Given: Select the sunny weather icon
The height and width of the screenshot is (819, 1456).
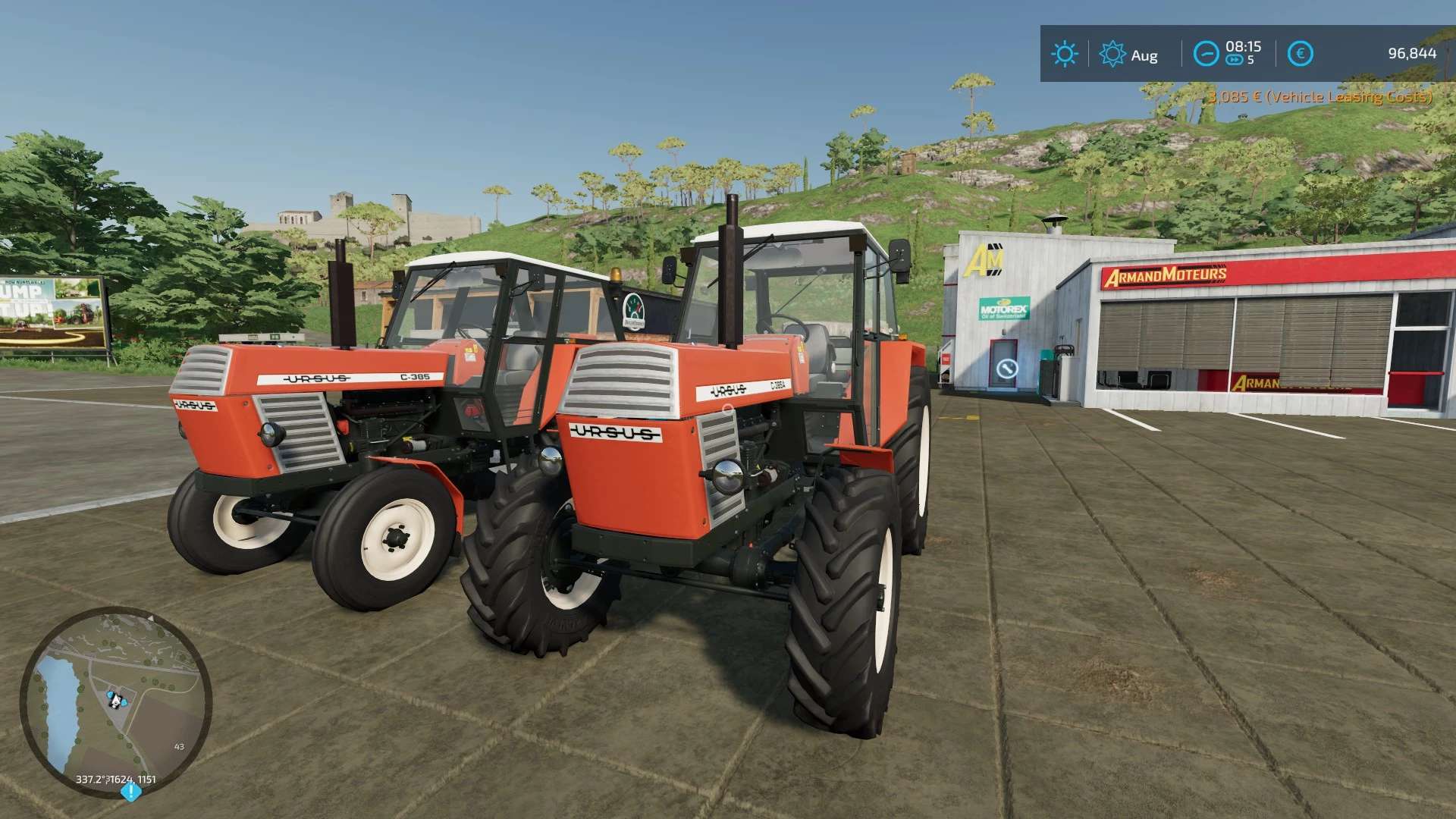Looking at the screenshot, I should point(1064,54).
